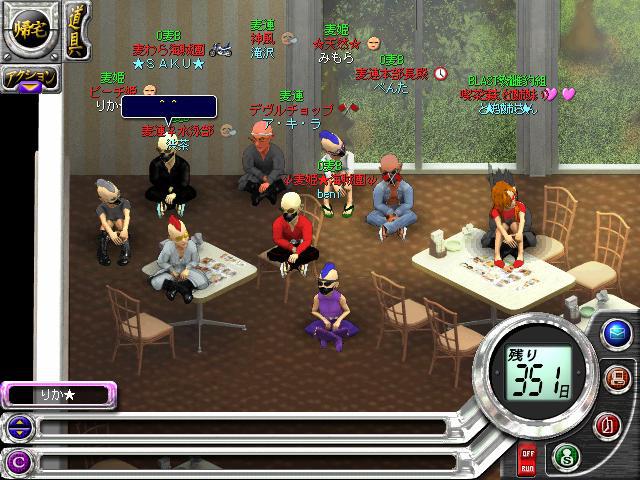Viewport: 640px width, 480px height.
Task: Focus the lower chat input bar
Action: 240,461
